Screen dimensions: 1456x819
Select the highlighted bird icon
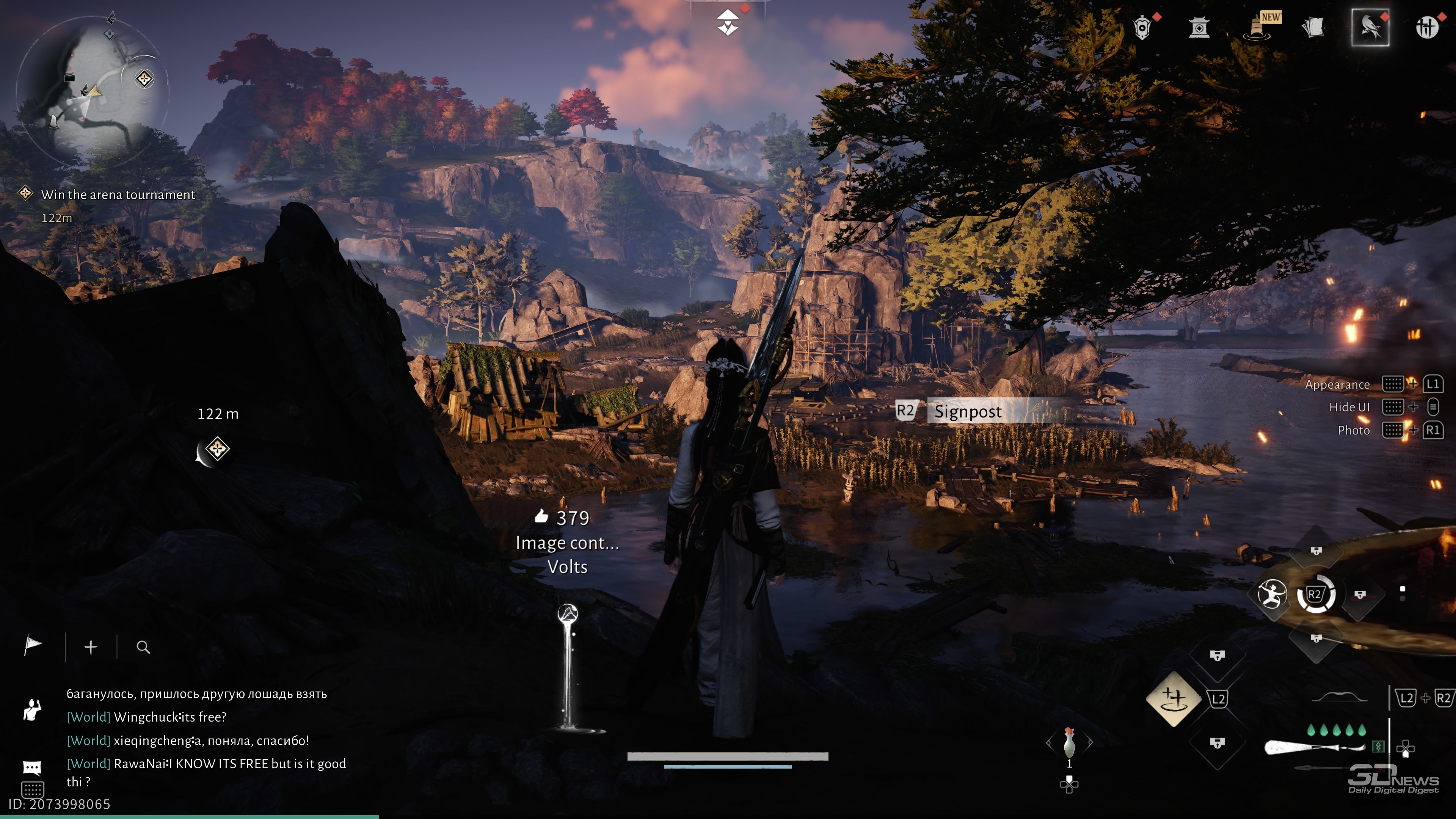(1370, 27)
